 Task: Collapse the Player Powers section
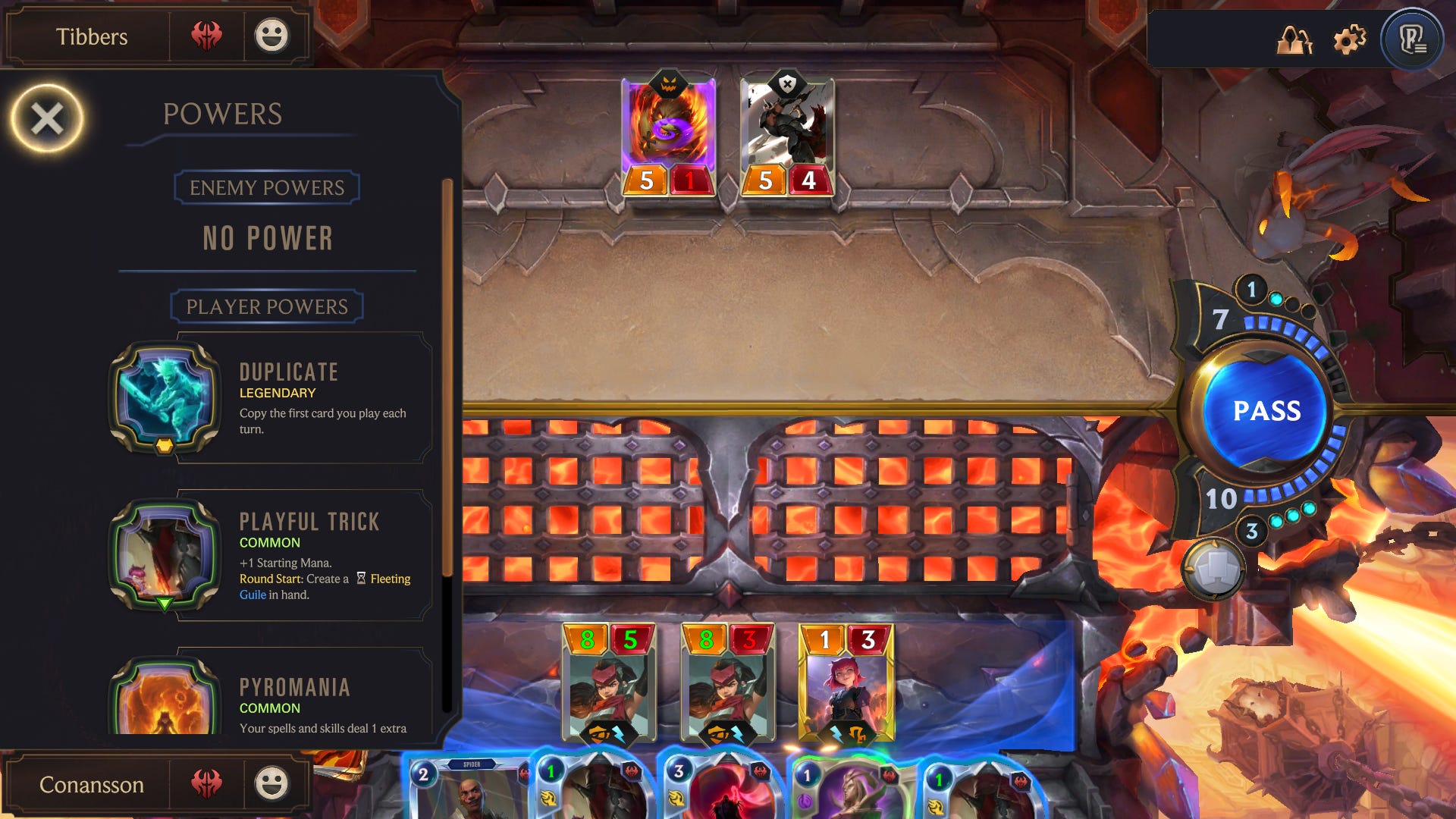(267, 306)
